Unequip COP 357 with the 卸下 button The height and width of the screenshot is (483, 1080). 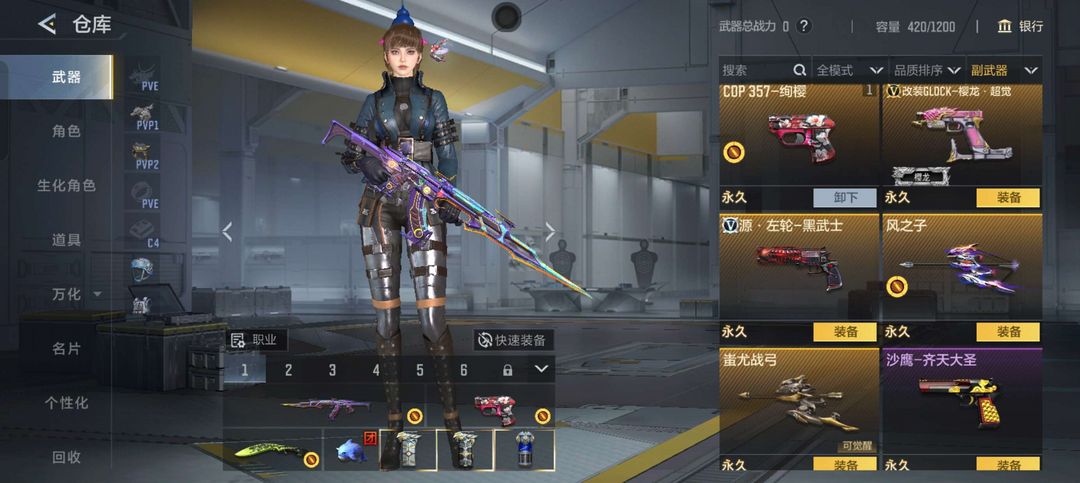pyautogui.click(x=844, y=198)
